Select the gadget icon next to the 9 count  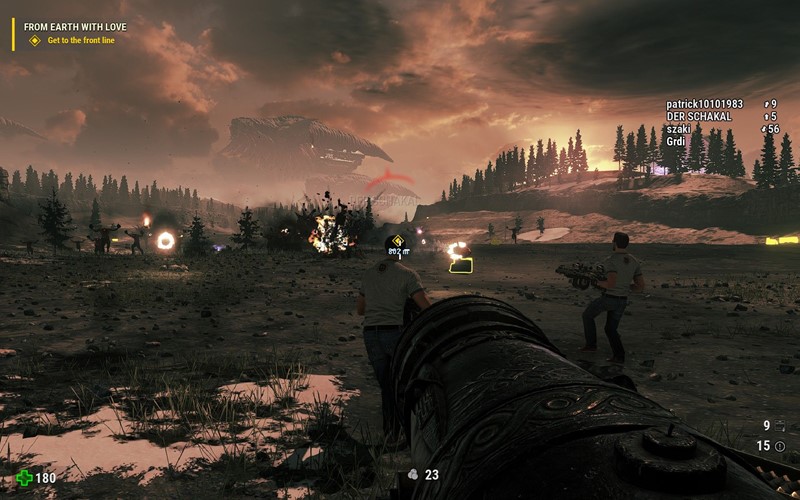coord(780,426)
